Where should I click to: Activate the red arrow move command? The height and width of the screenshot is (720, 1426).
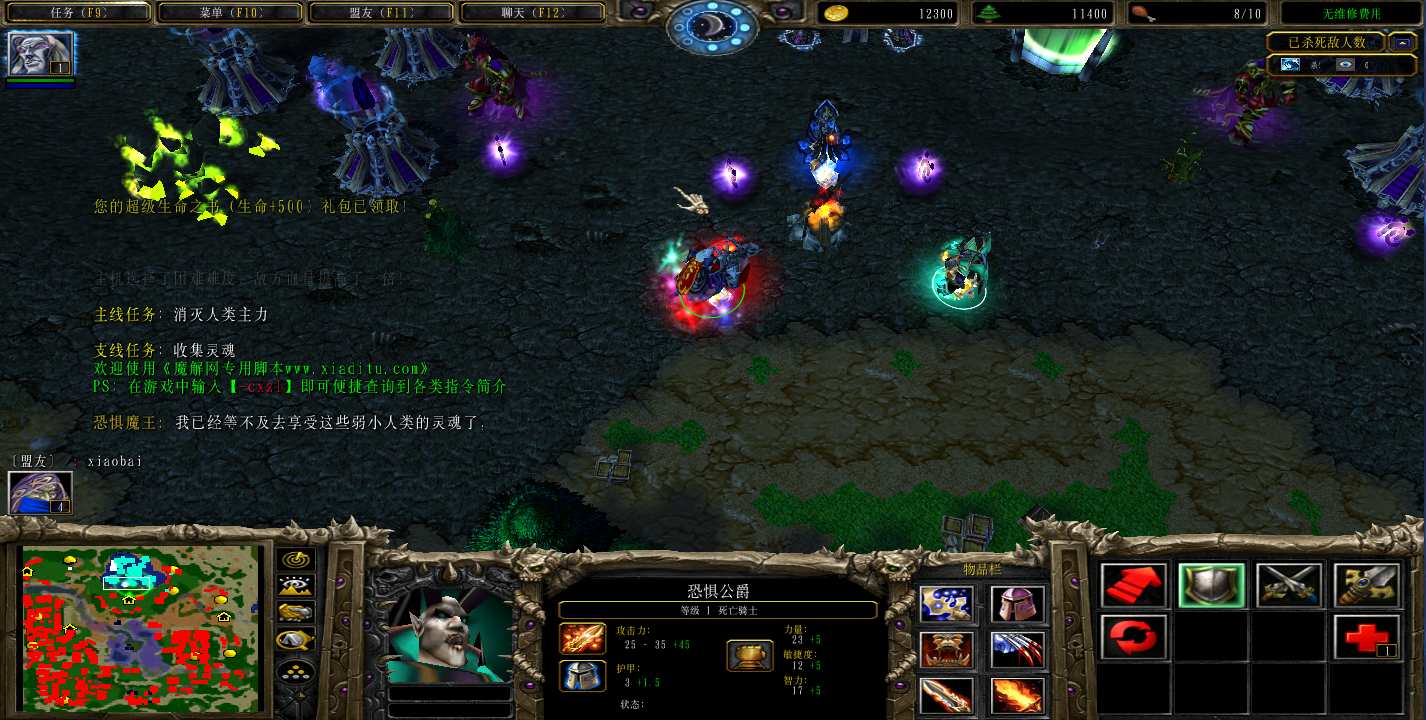point(1135,586)
